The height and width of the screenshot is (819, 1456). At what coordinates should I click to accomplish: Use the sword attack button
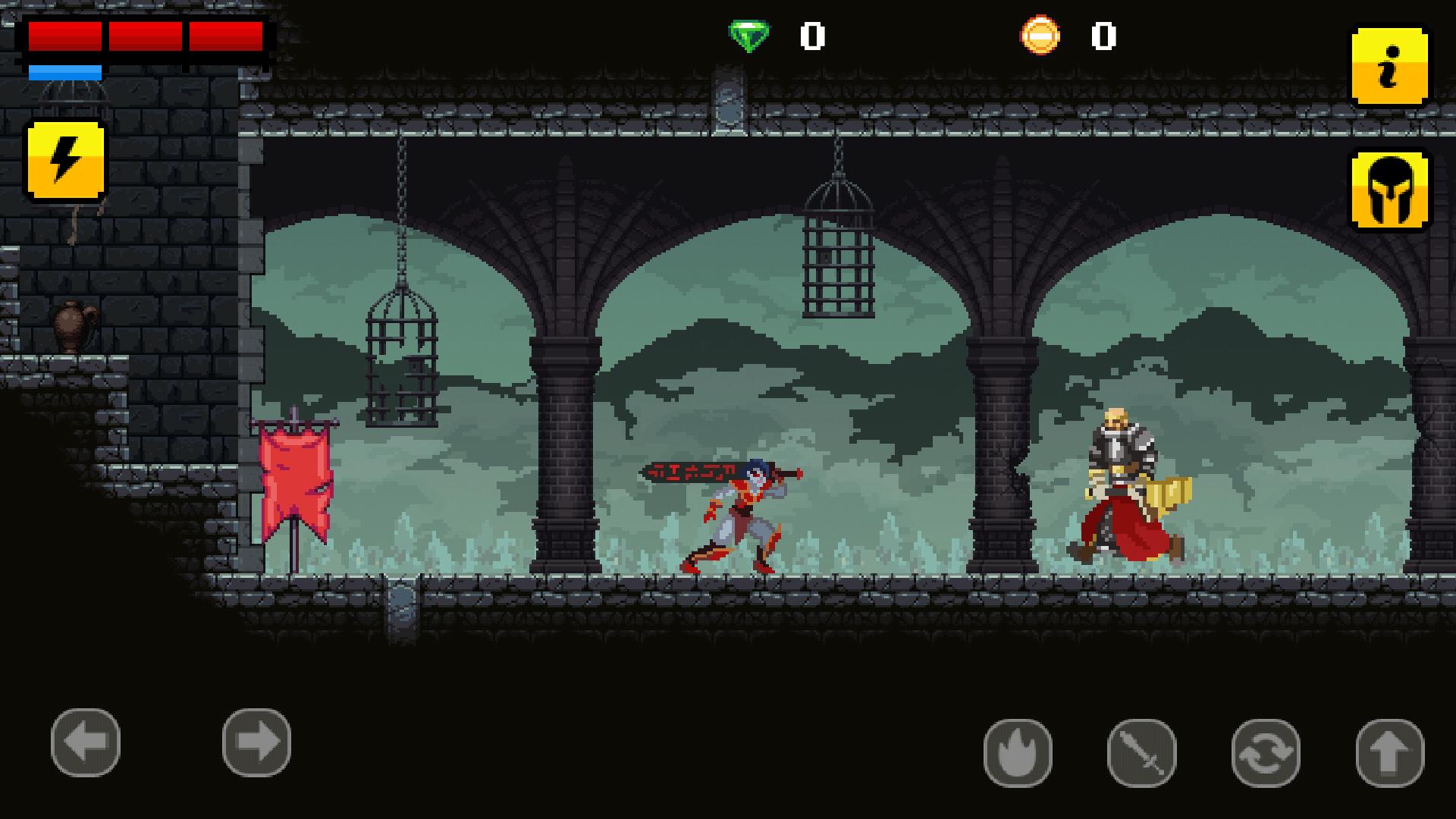click(1141, 753)
